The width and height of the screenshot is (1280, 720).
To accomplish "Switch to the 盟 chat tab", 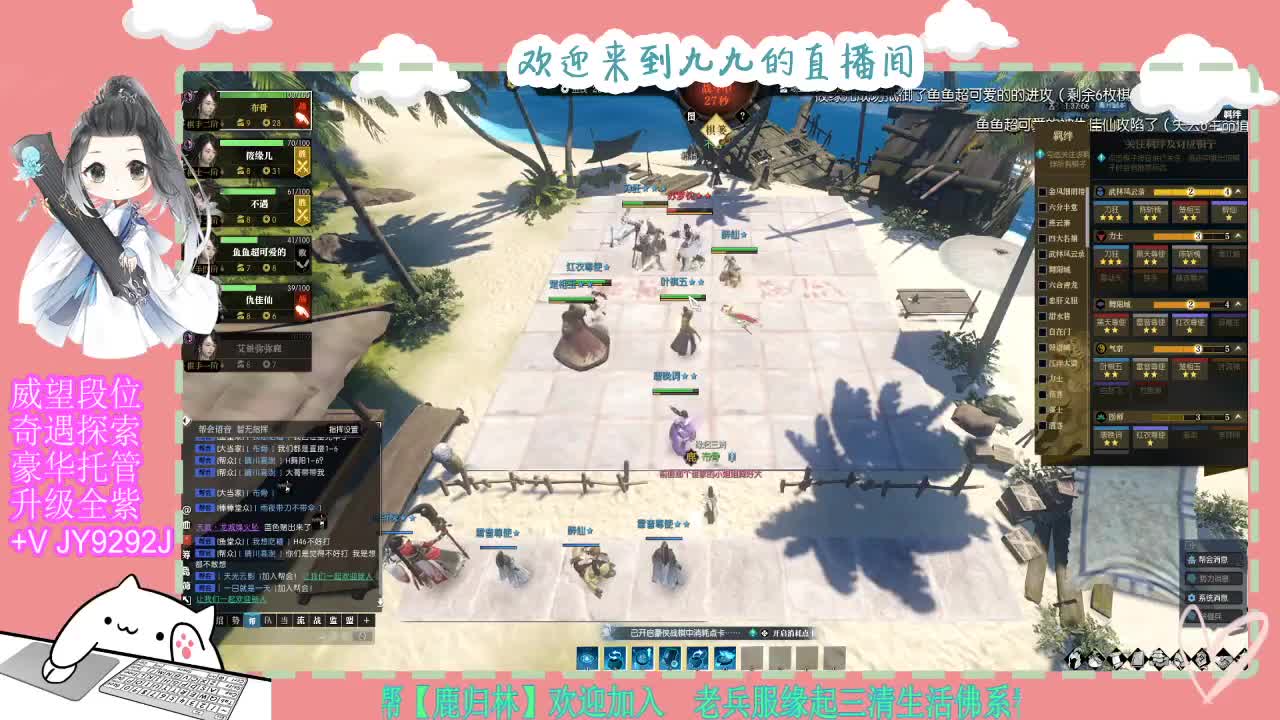I will pyautogui.click(x=351, y=620).
